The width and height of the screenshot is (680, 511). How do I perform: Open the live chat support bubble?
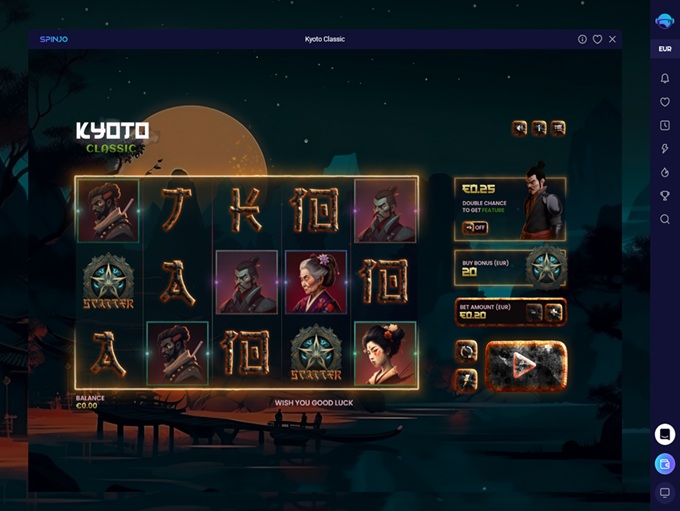point(665,434)
